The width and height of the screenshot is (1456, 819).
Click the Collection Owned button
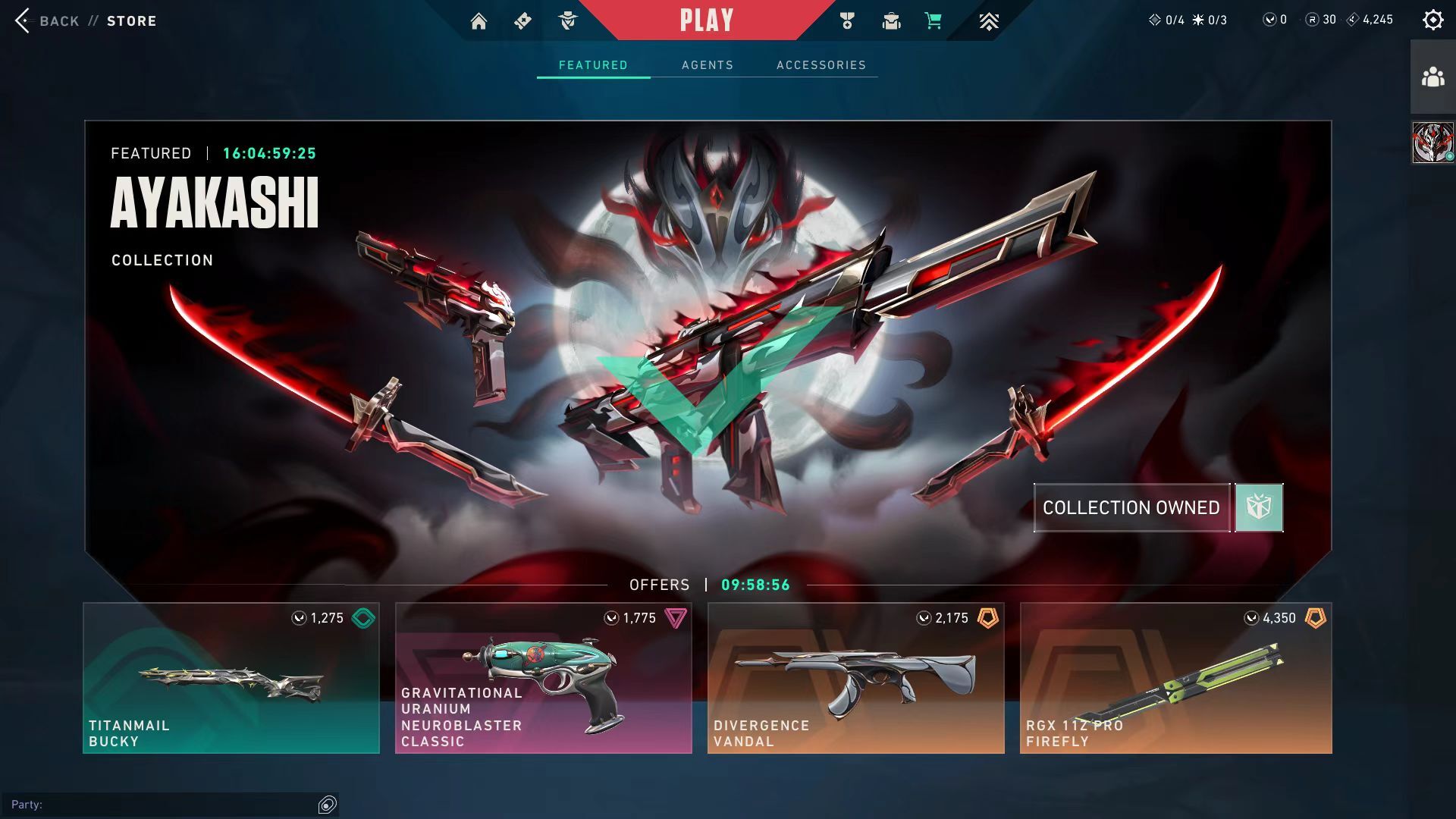point(1131,507)
